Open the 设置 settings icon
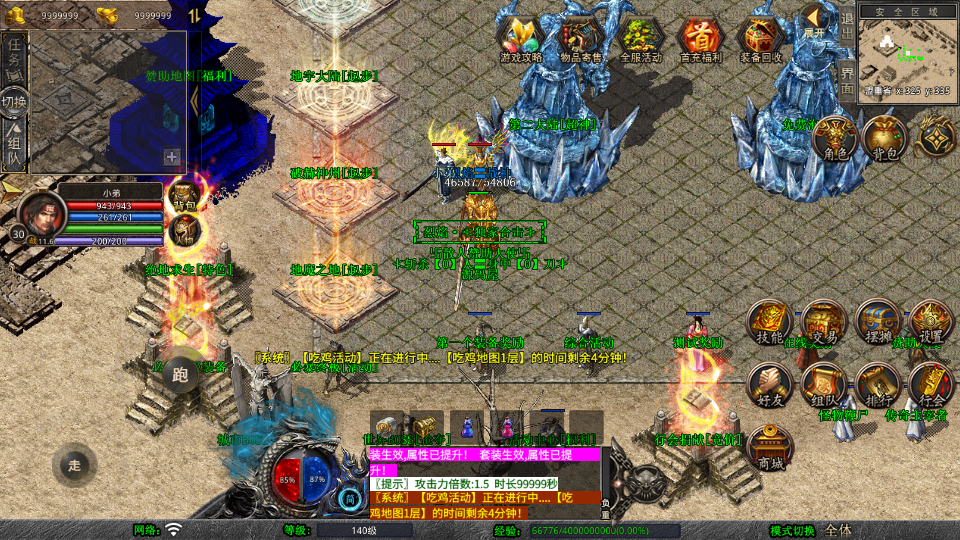 (x=932, y=323)
